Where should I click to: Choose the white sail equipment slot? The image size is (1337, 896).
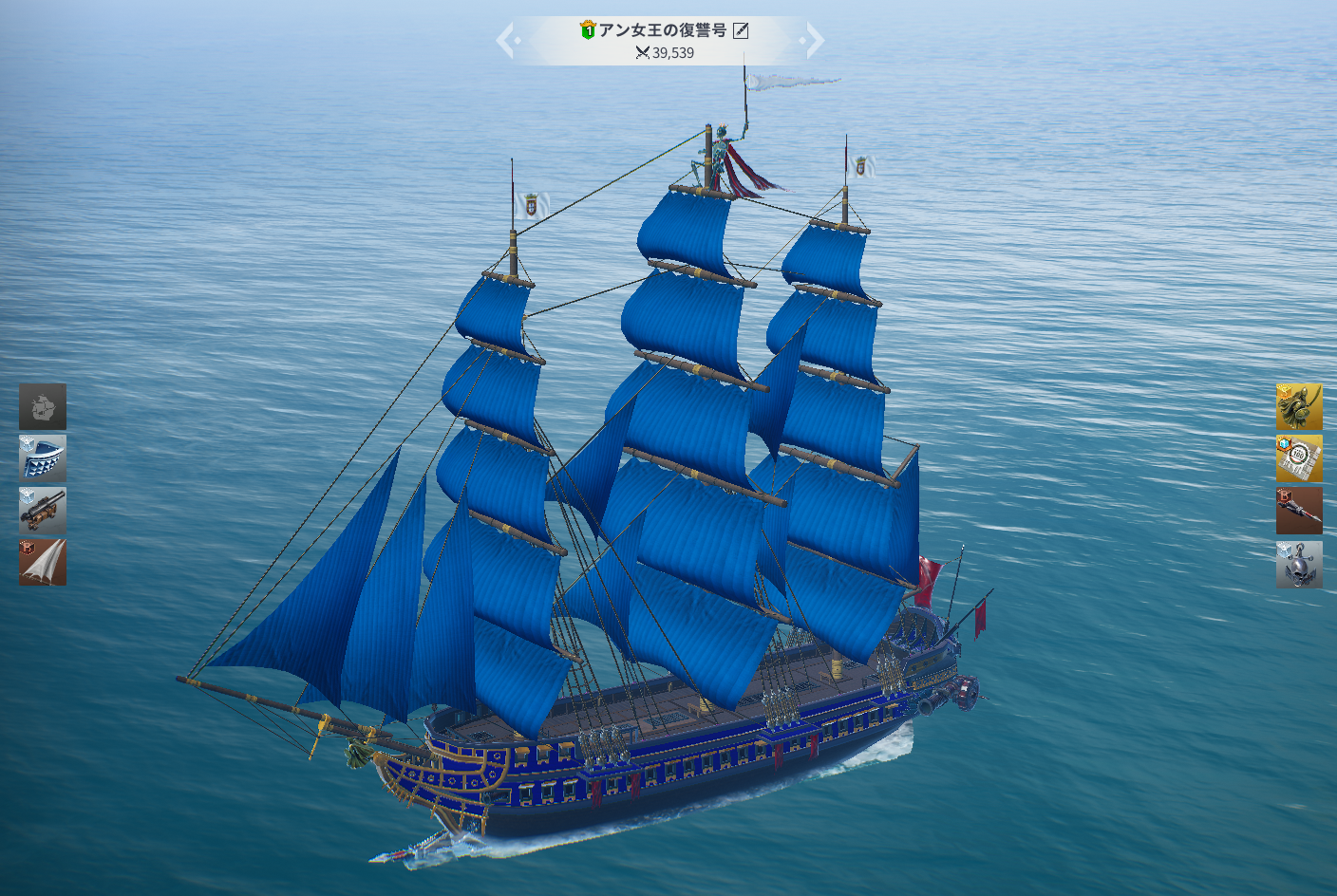point(43,562)
